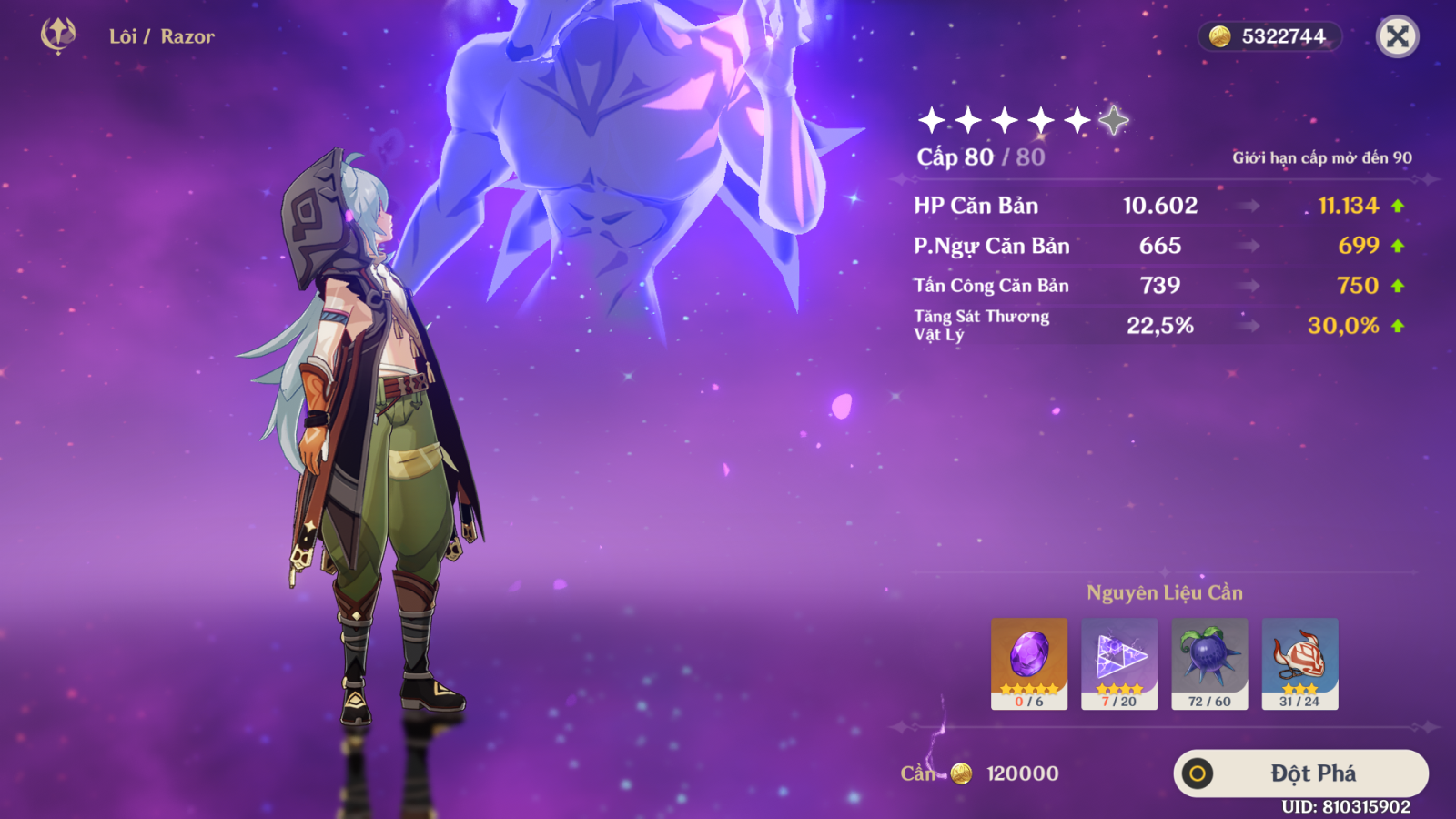Screen dimensions: 1456x819
Task: Click the Nguyên Liệu Cần heading
Action: pyautogui.click(x=1165, y=591)
